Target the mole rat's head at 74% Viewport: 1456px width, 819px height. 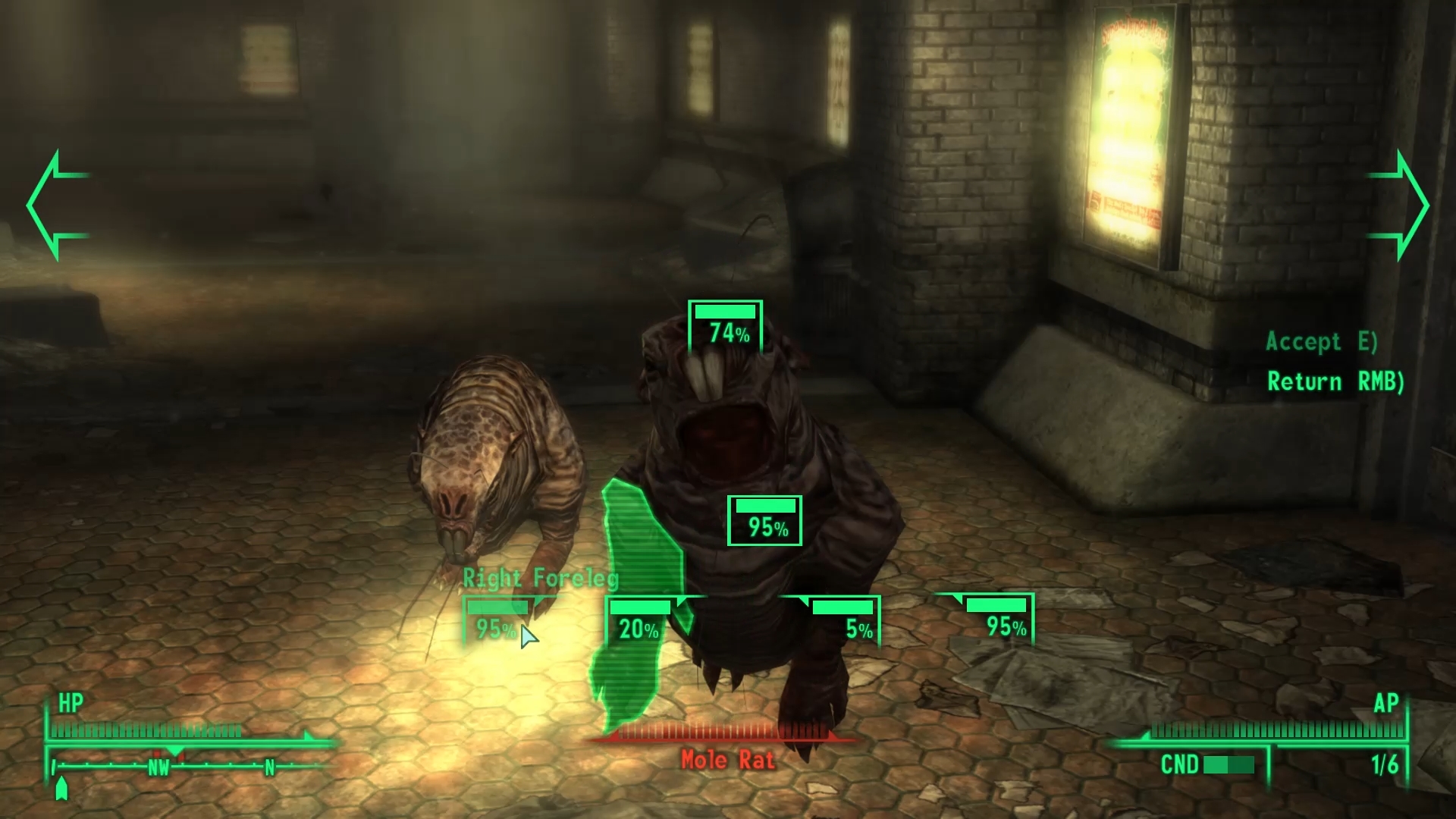[x=725, y=326]
